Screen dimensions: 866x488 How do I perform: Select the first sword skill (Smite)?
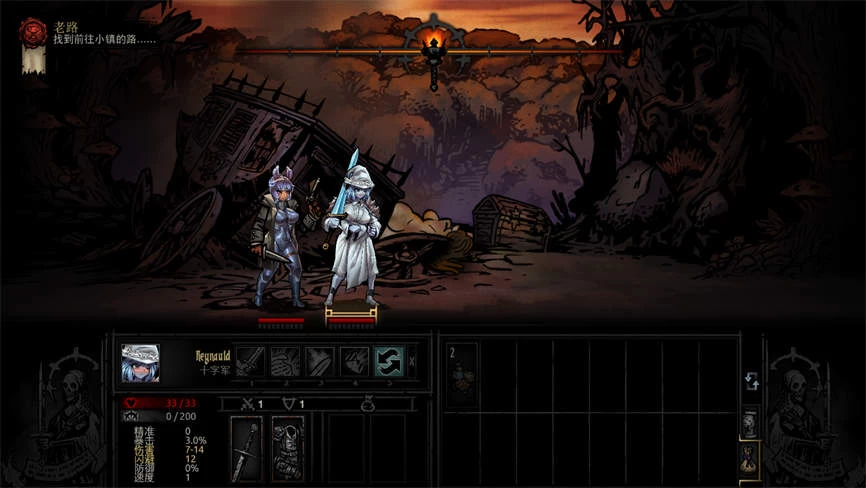click(250, 361)
